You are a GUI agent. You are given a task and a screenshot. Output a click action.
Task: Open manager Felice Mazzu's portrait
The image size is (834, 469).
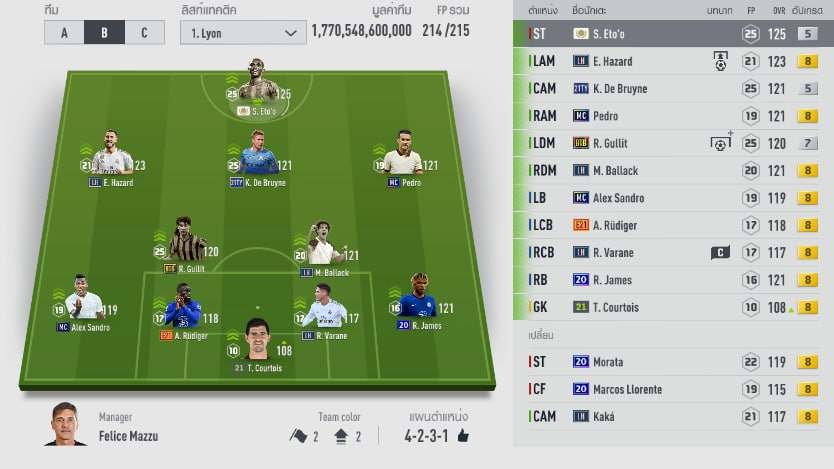(x=66, y=426)
